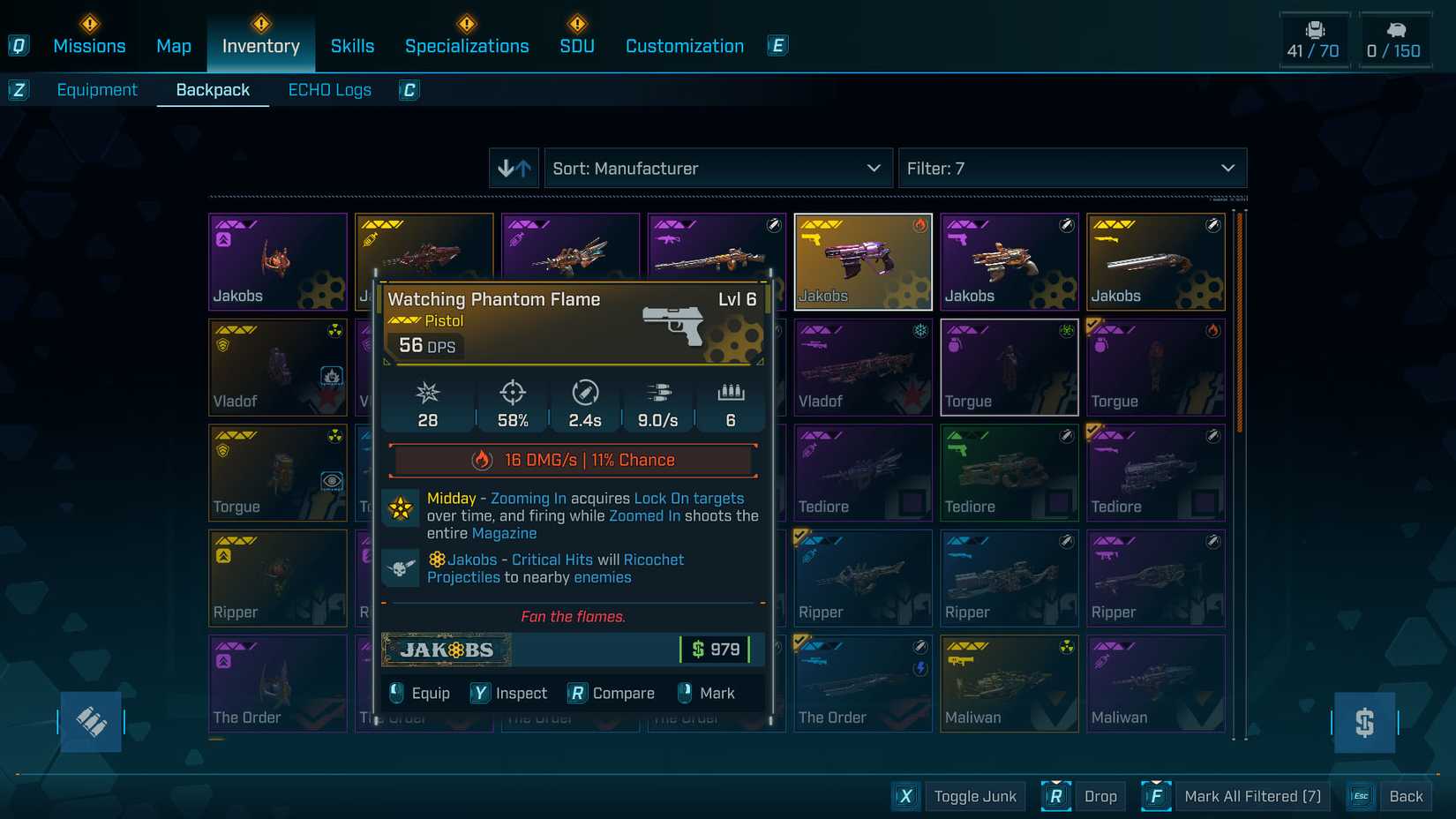Screen dimensions: 1456x819
Task: Expand the Filter: 7 dropdown
Action: coord(1072,168)
